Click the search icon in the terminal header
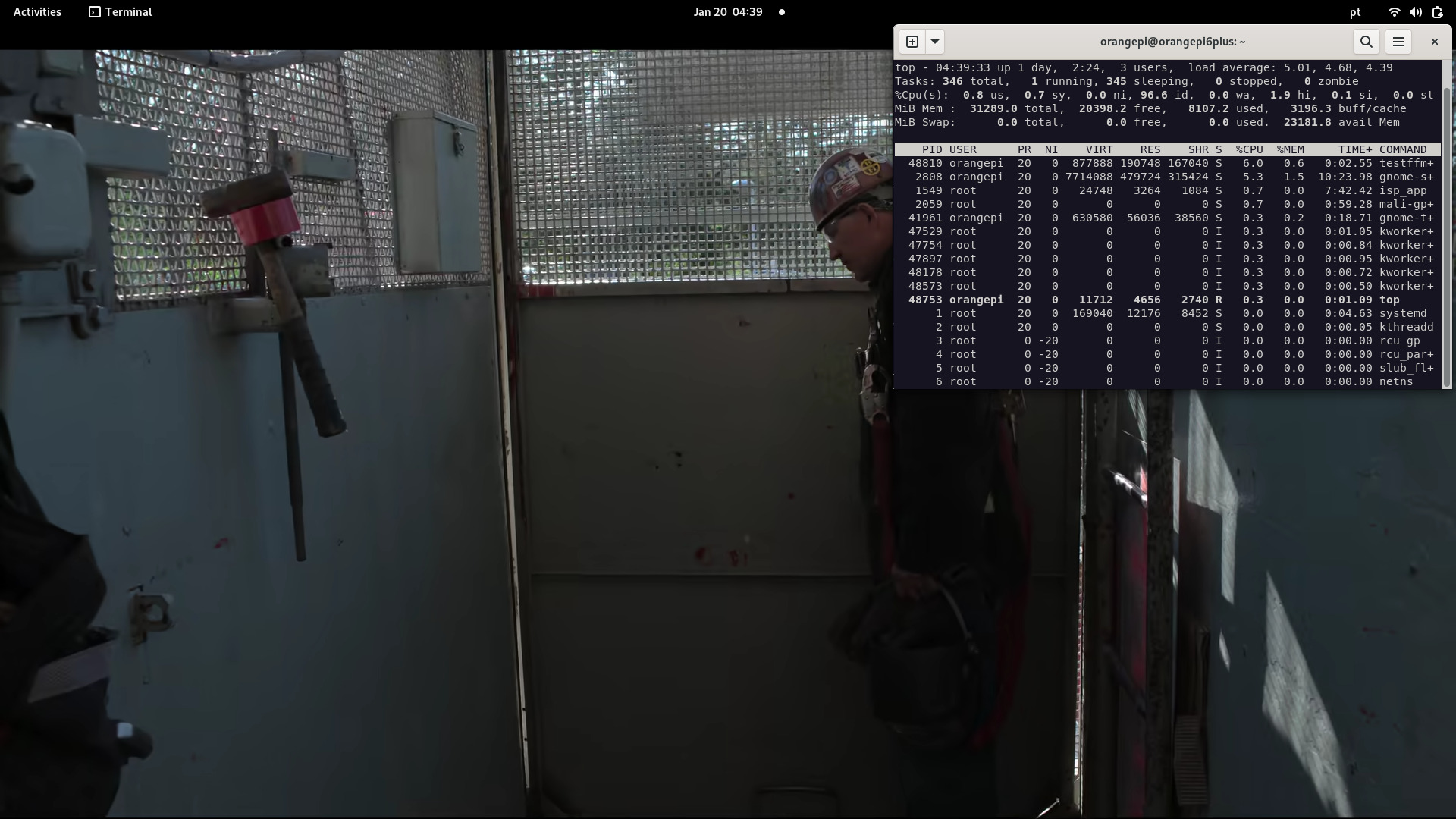The width and height of the screenshot is (1456, 819). (x=1367, y=42)
